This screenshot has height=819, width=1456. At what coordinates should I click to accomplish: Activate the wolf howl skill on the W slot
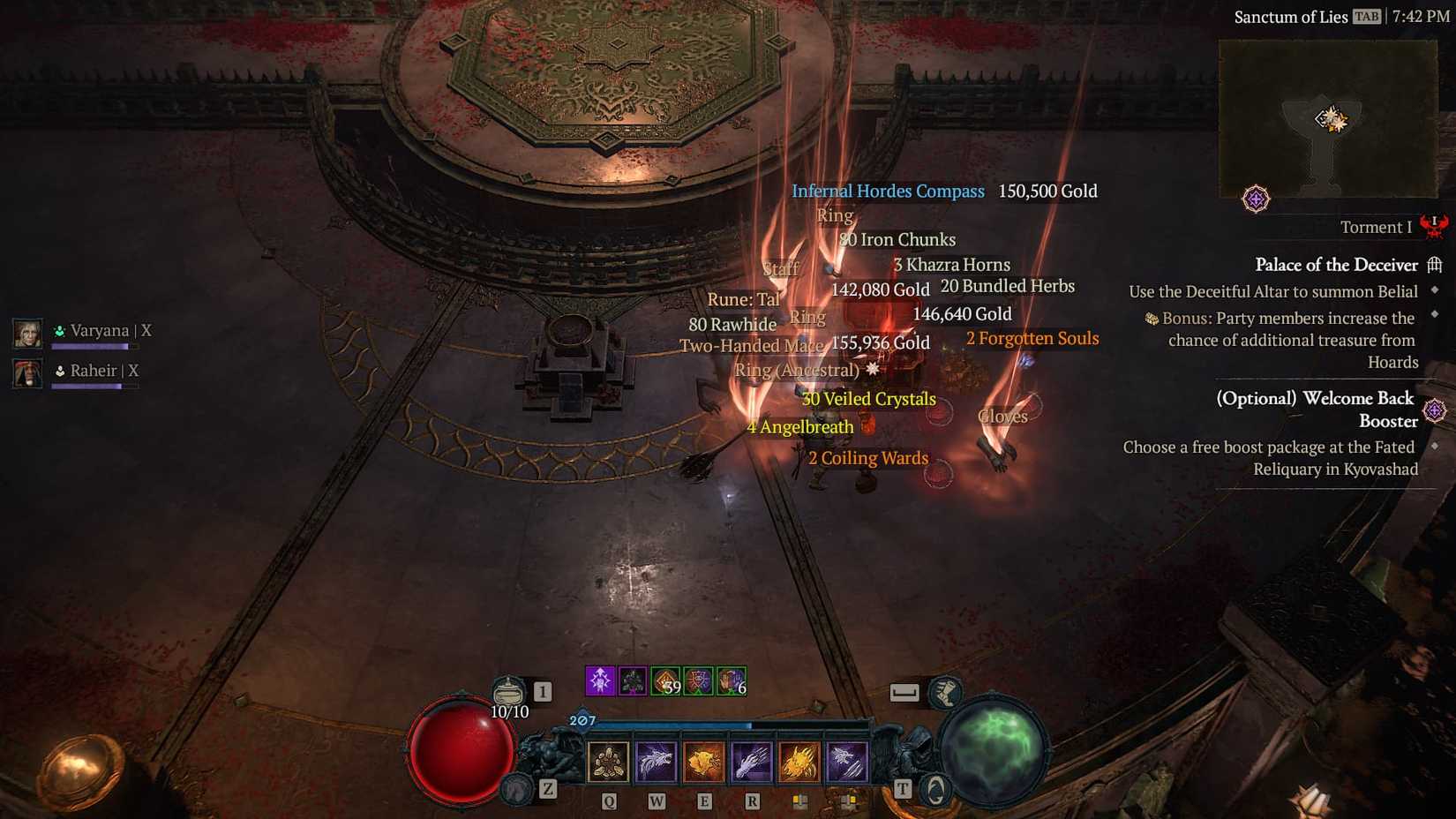tap(657, 761)
